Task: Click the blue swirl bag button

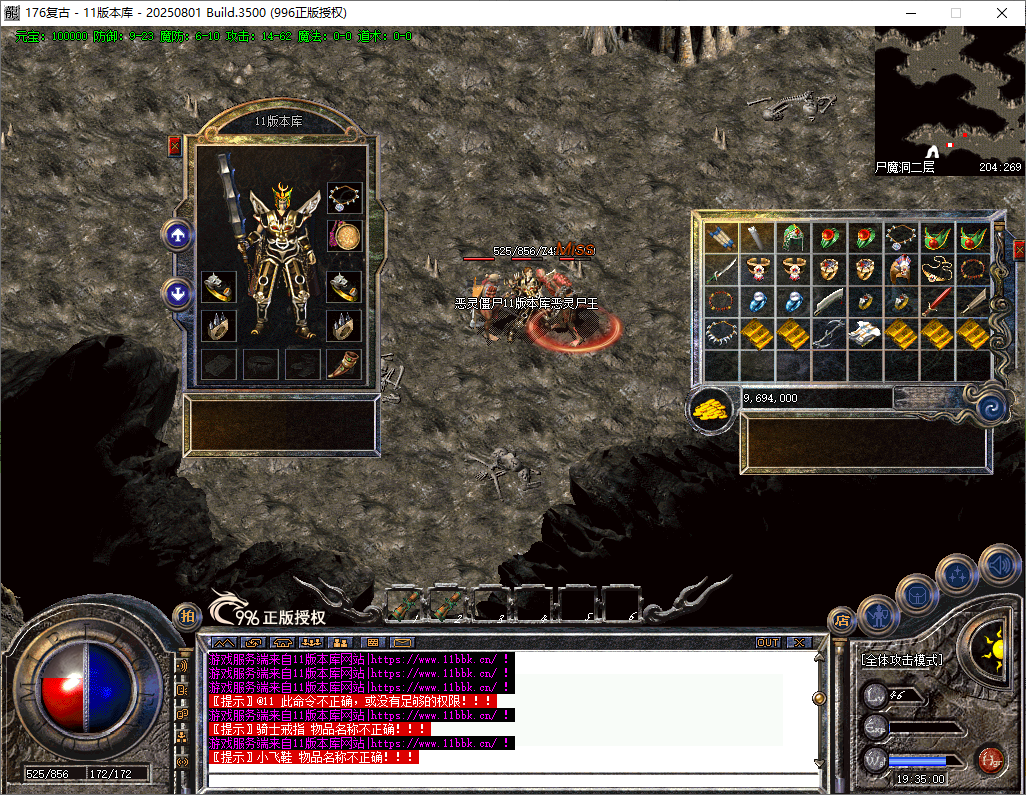Action: (x=992, y=407)
